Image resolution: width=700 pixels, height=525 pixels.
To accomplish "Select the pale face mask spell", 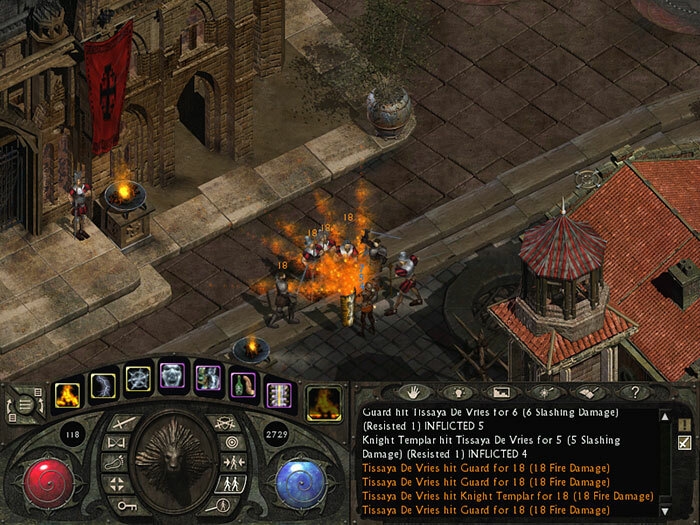I will 173,376.
